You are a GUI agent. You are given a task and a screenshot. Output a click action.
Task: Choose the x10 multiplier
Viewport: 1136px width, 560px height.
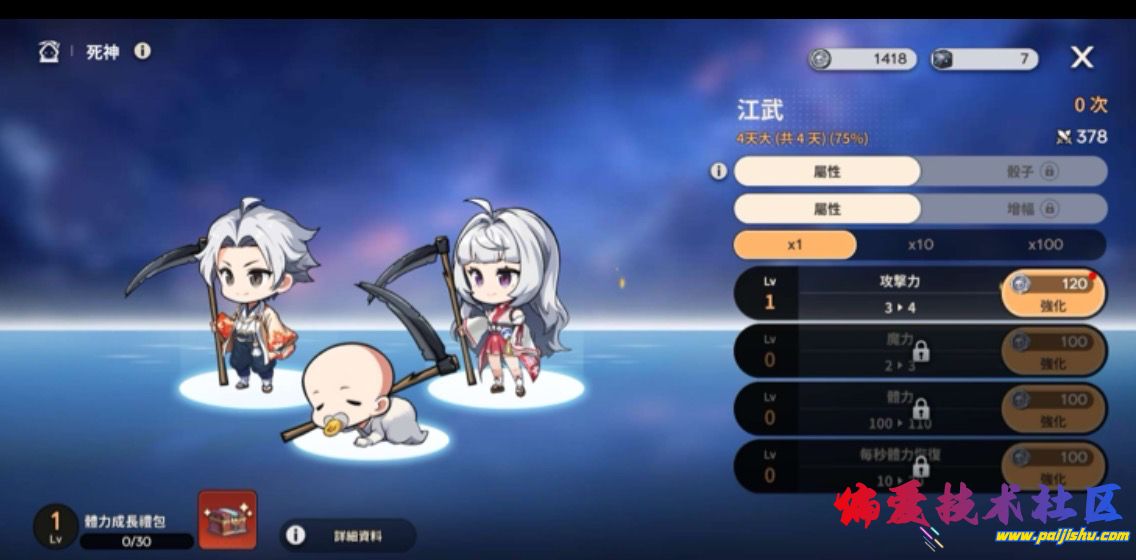[x=920, y=245]
